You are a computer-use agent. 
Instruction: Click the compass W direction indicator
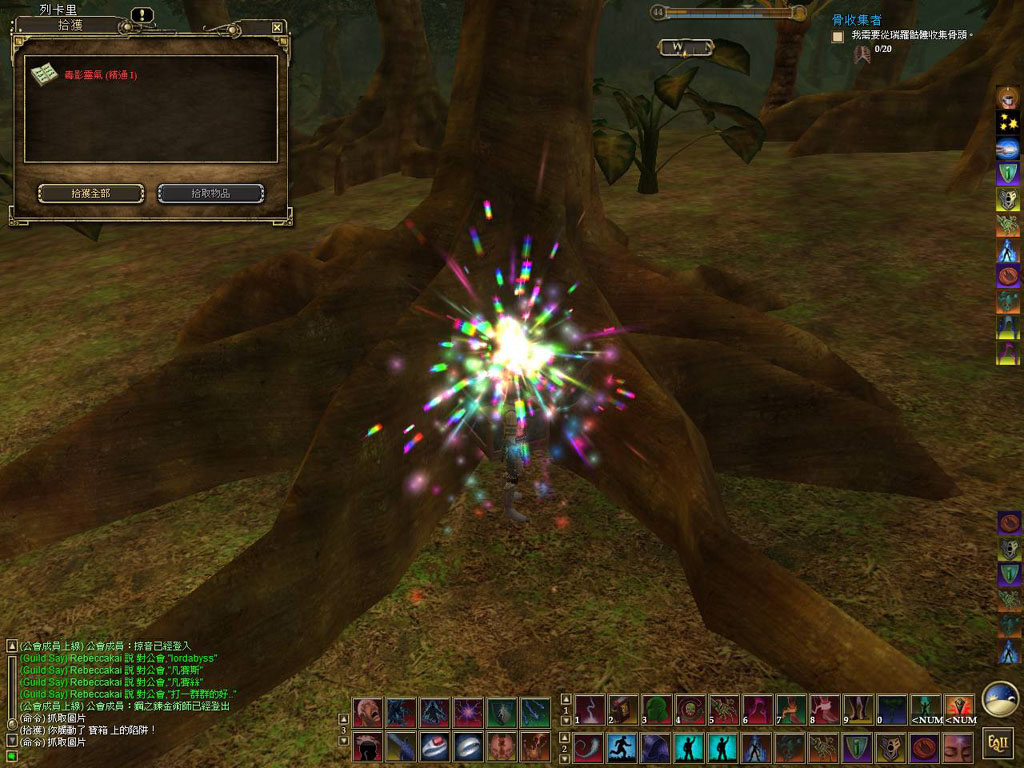click(686, 47)
